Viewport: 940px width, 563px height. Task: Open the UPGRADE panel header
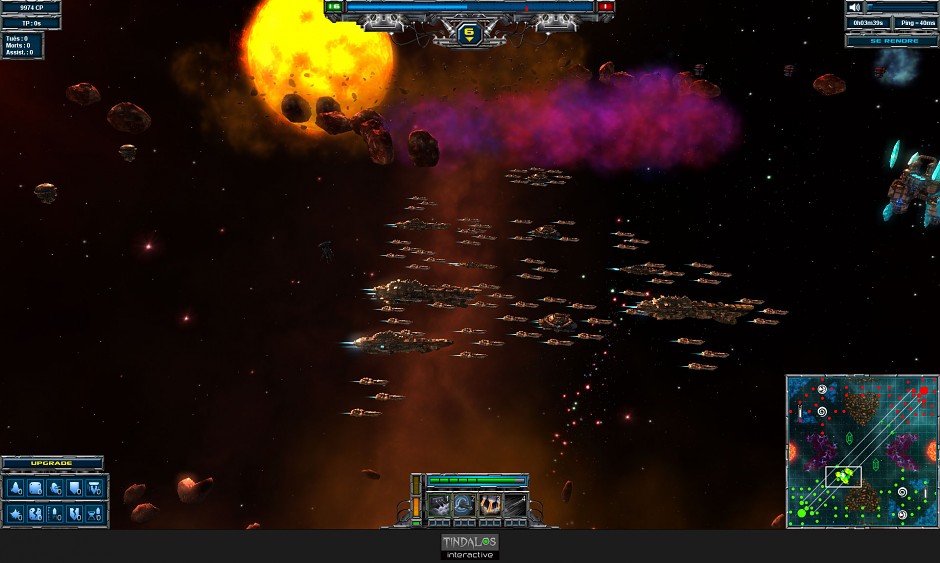(x=52, y=464)
